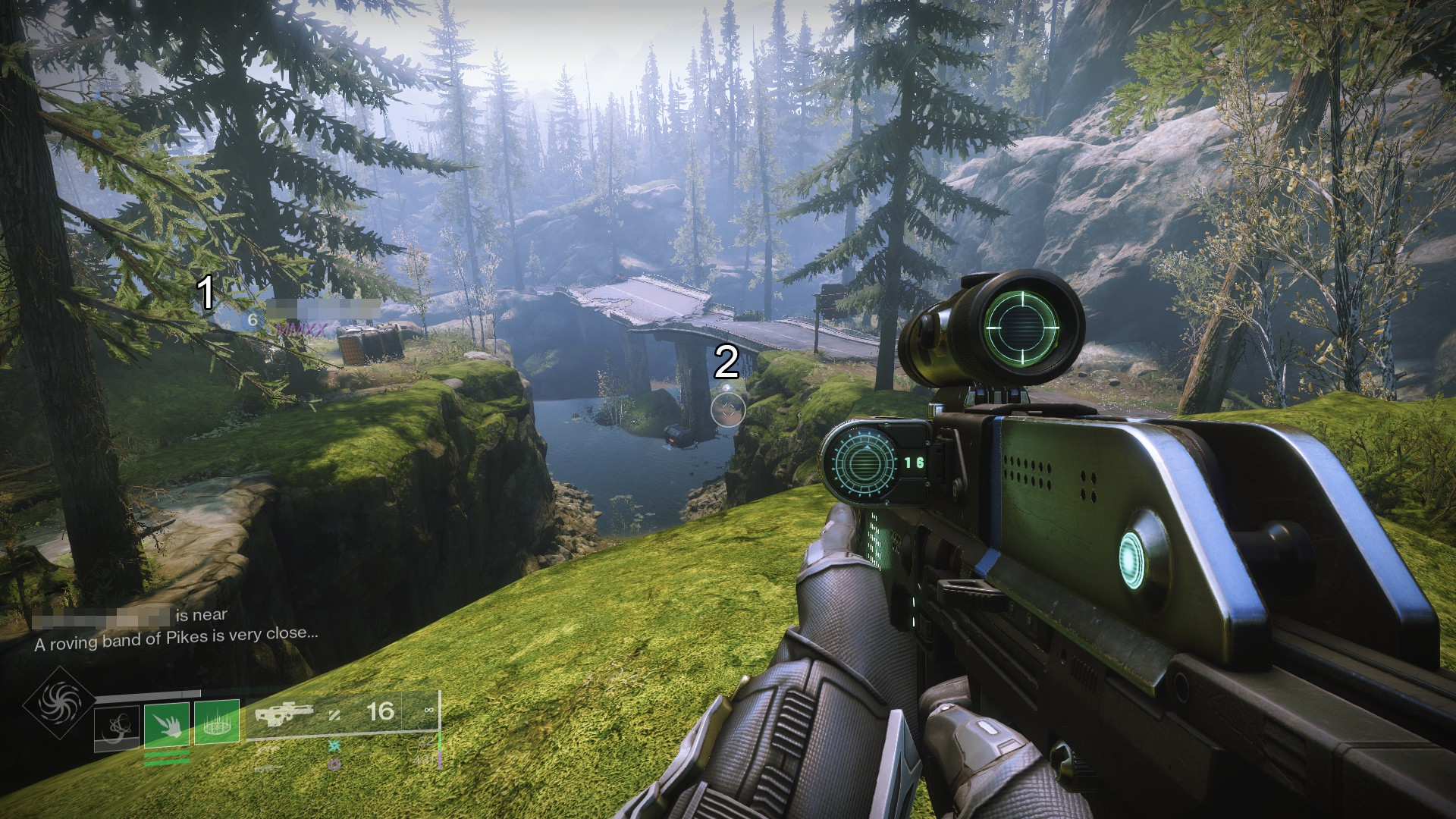Activate the swirling Super ability diamond
Image resolution: width=1456 pixels, height=819 pixels.
point(58,703)
